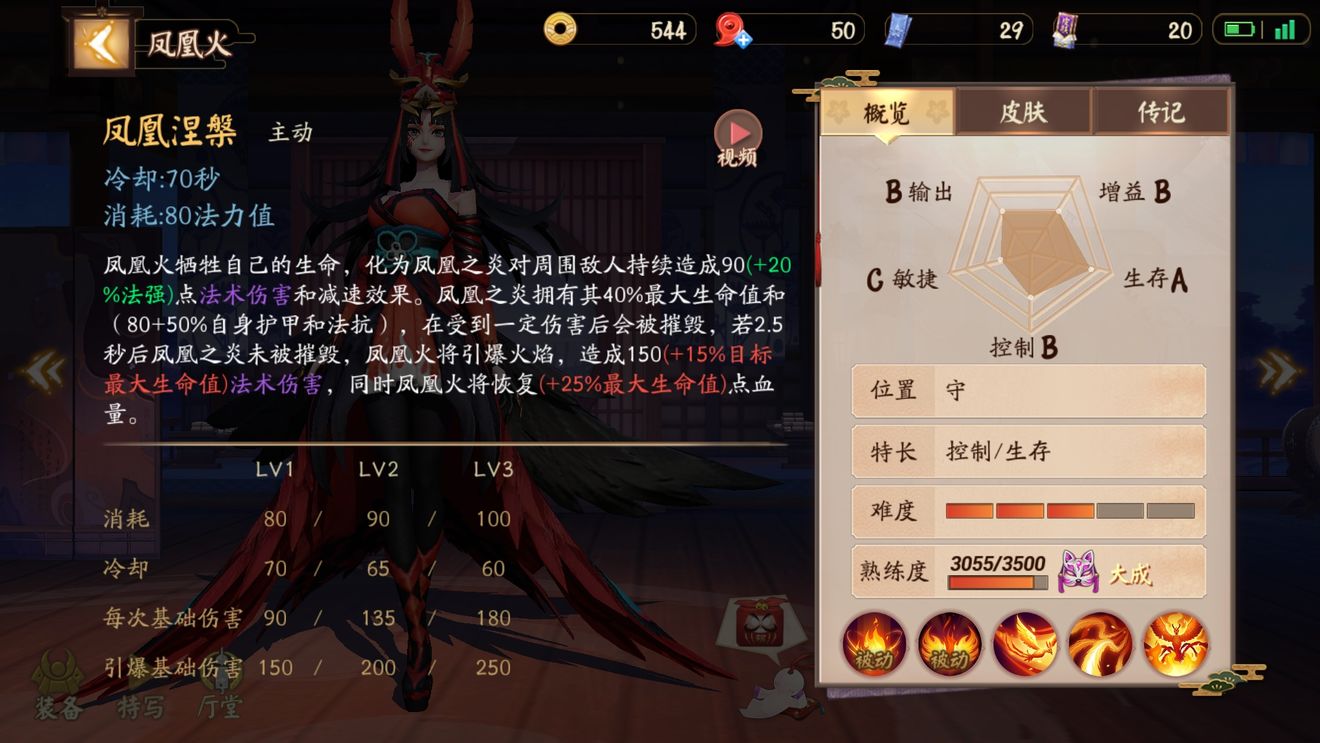1320x743 pixels.
Task: Open the 传记 tab
Action: (1162, 112)
